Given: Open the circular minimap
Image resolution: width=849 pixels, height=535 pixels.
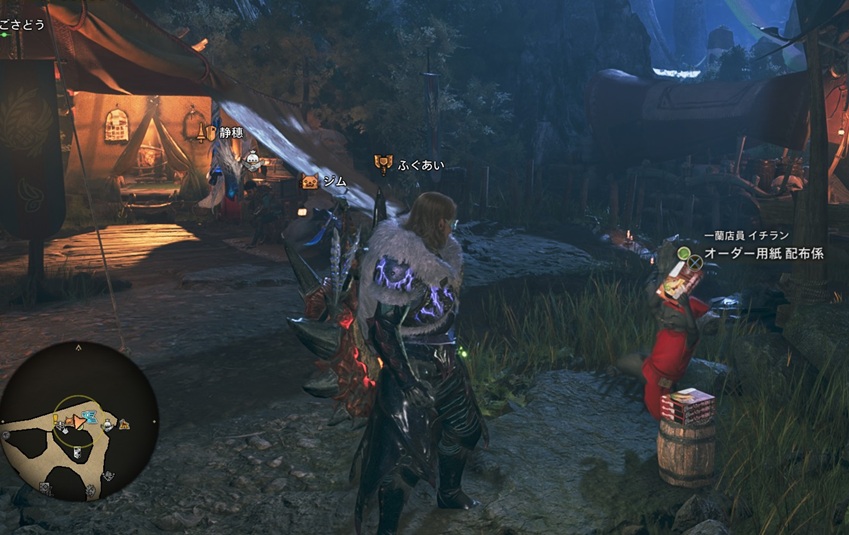Looking at the screenshot, I should [79, 421].
